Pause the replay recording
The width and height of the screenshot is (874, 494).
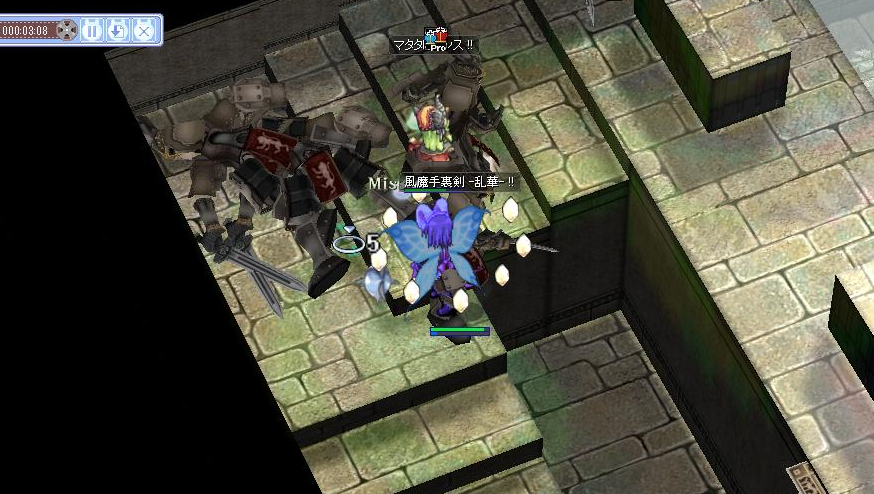coord(91,30)
